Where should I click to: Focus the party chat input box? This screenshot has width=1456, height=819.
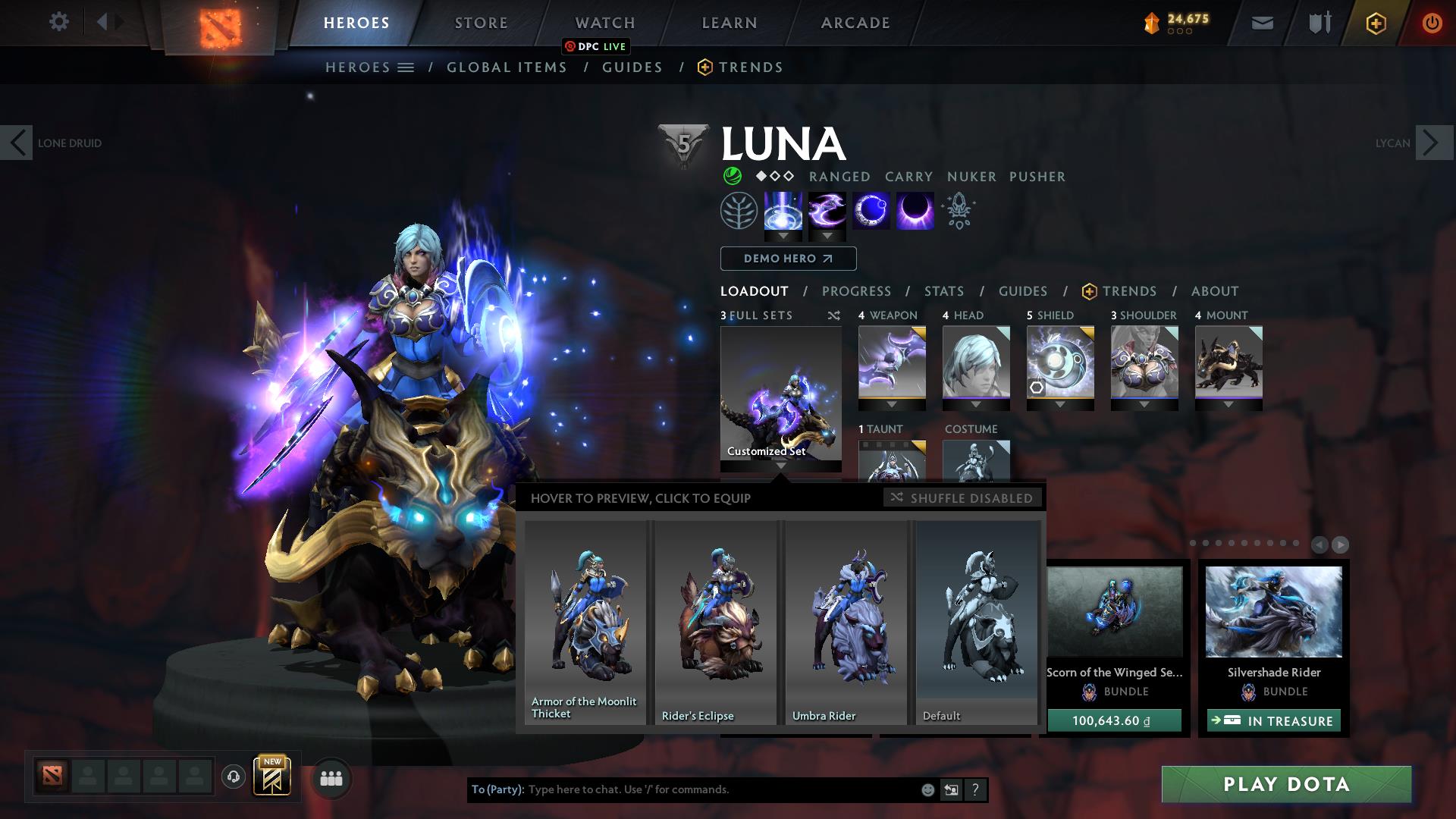point(720,789)
